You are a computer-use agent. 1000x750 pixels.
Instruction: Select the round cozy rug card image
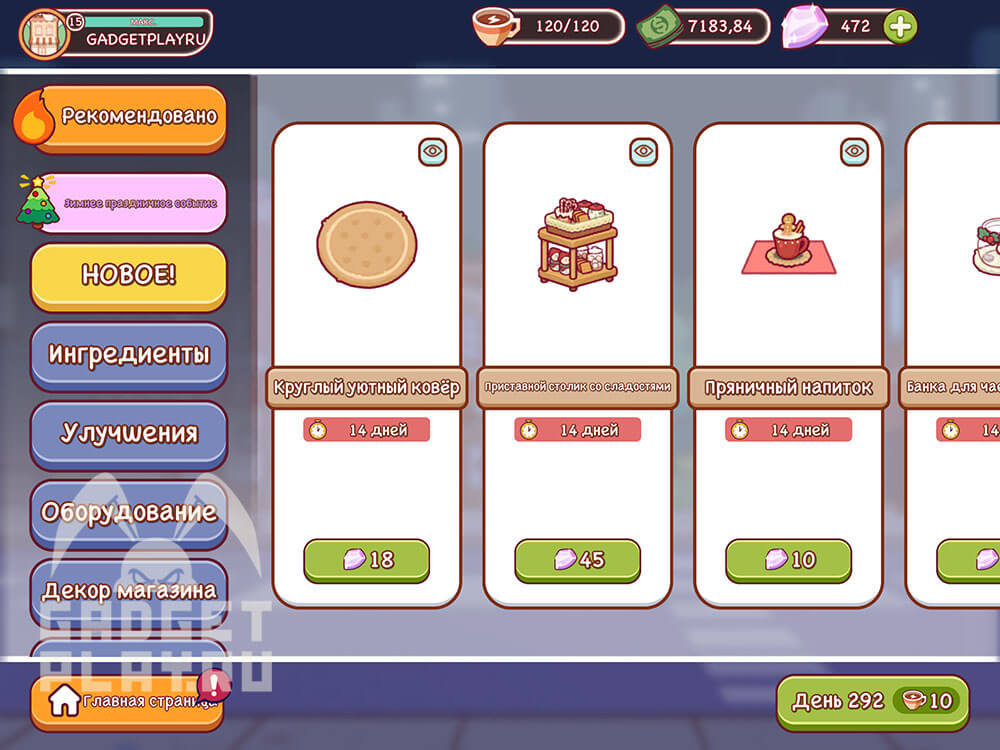(367, 245)
